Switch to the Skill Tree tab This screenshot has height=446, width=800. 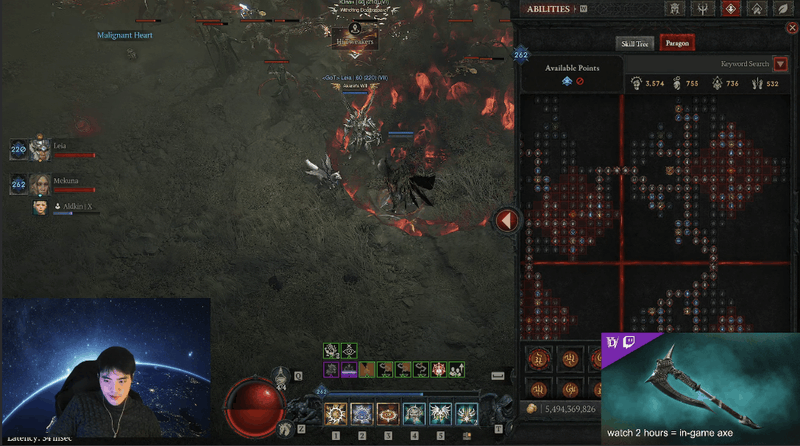[x=635, y=43]
